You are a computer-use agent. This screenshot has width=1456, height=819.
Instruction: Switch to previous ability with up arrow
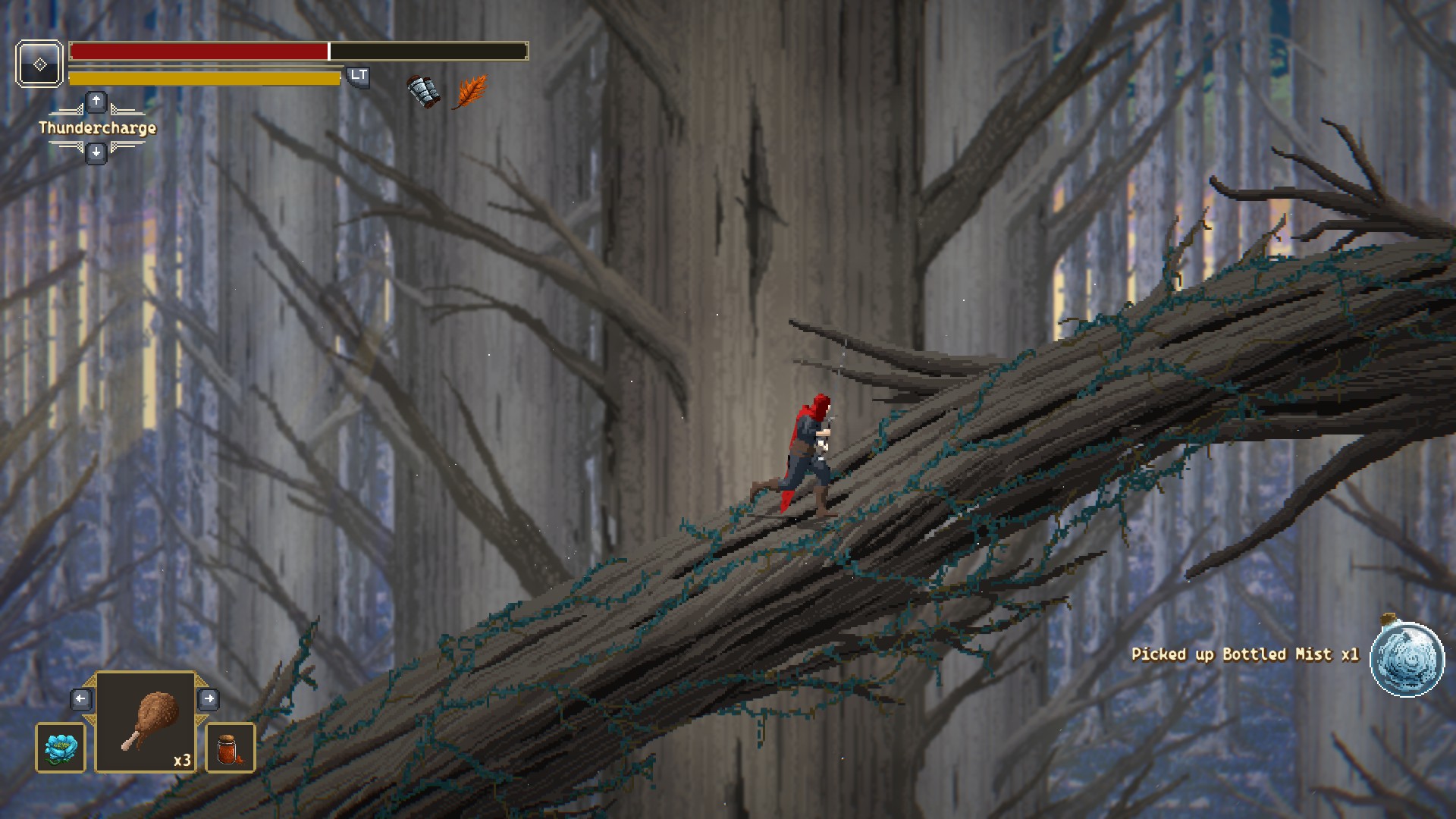(x=96, y=101)
